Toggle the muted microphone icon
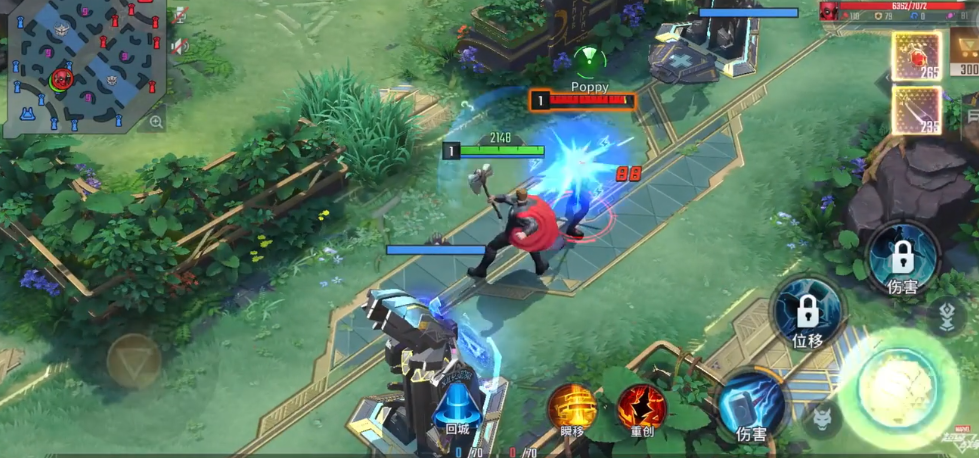 tap(179, 16)
